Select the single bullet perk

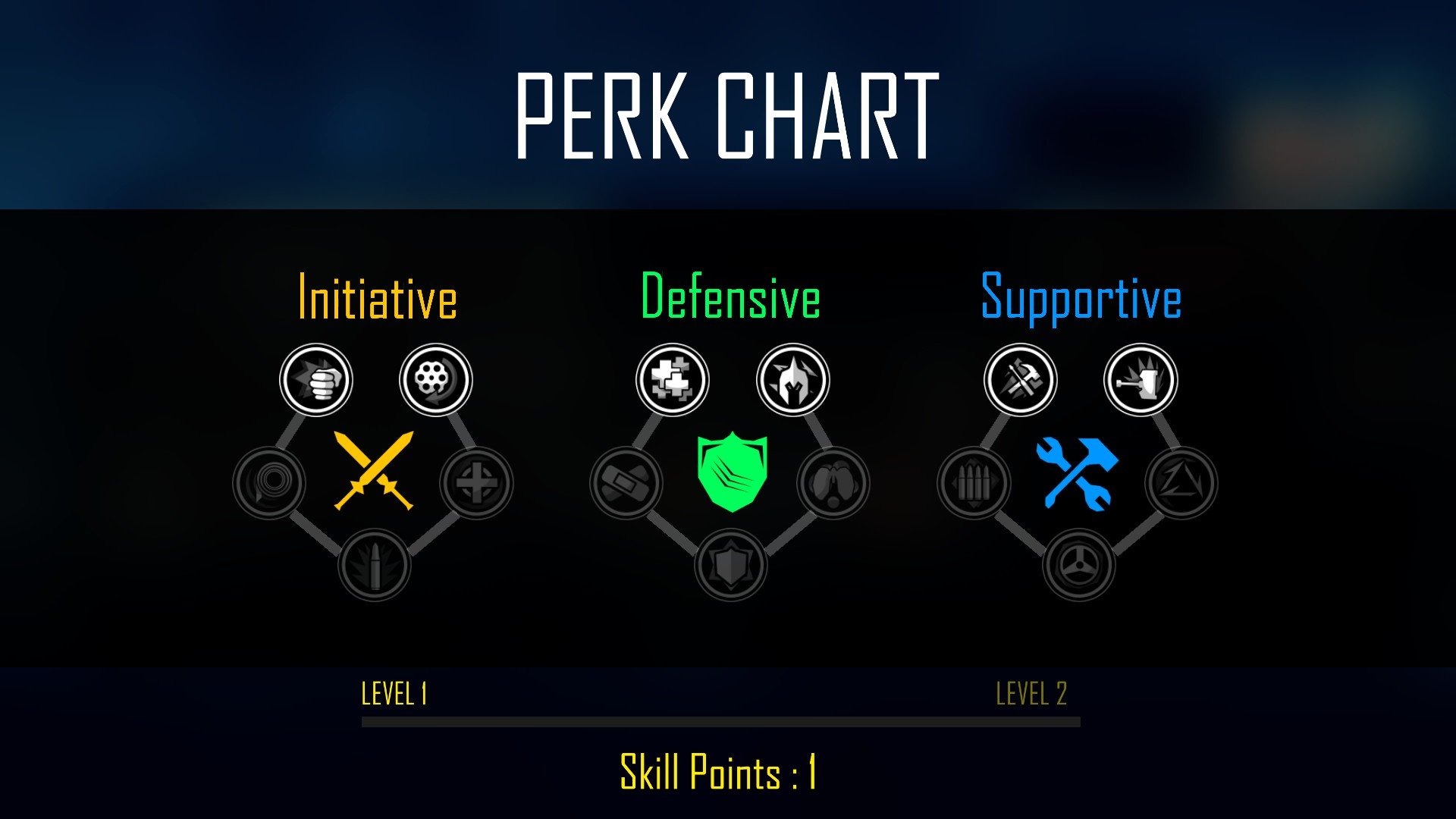pyautogui.click(x=374, y=565)
